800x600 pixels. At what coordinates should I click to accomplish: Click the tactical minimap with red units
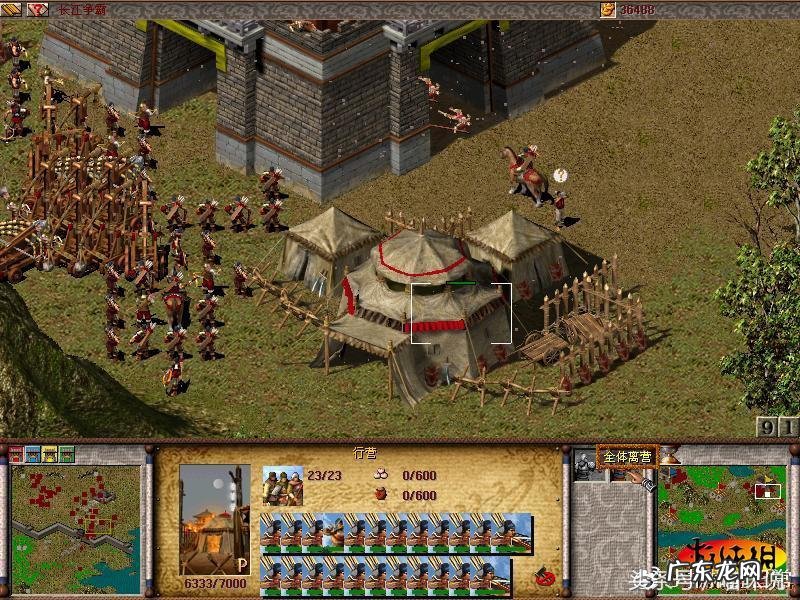(x=75, y=529)
